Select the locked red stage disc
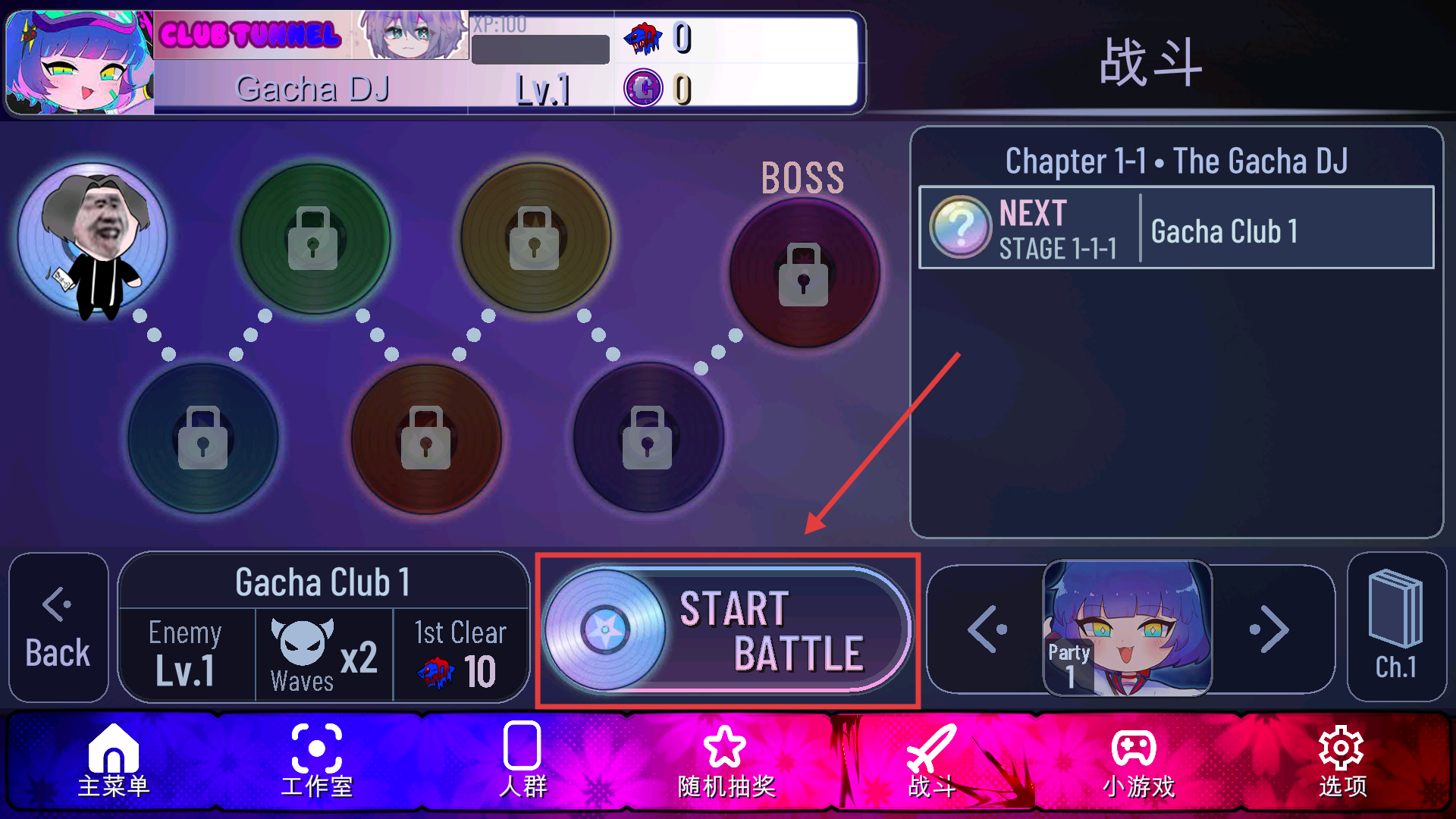 [x=425, y=438]
